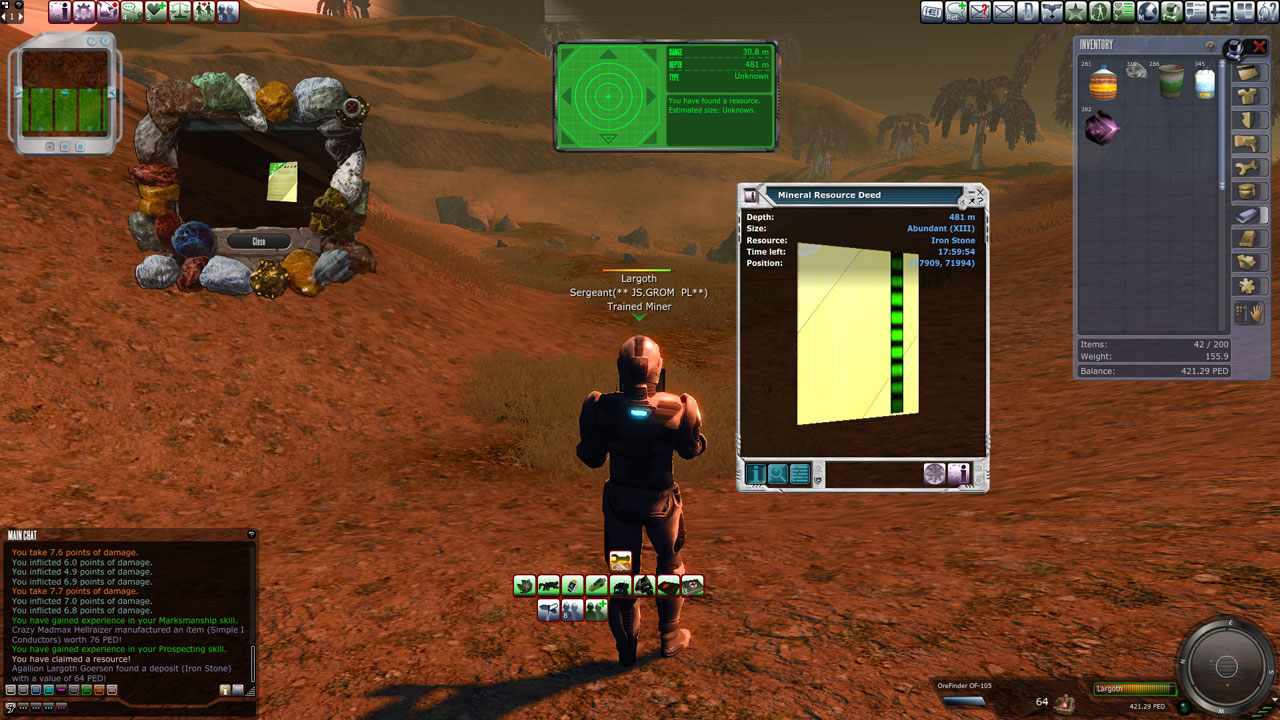Click the radar compass in the bottom corner

pyautogui.click(x=1224, y=665)
